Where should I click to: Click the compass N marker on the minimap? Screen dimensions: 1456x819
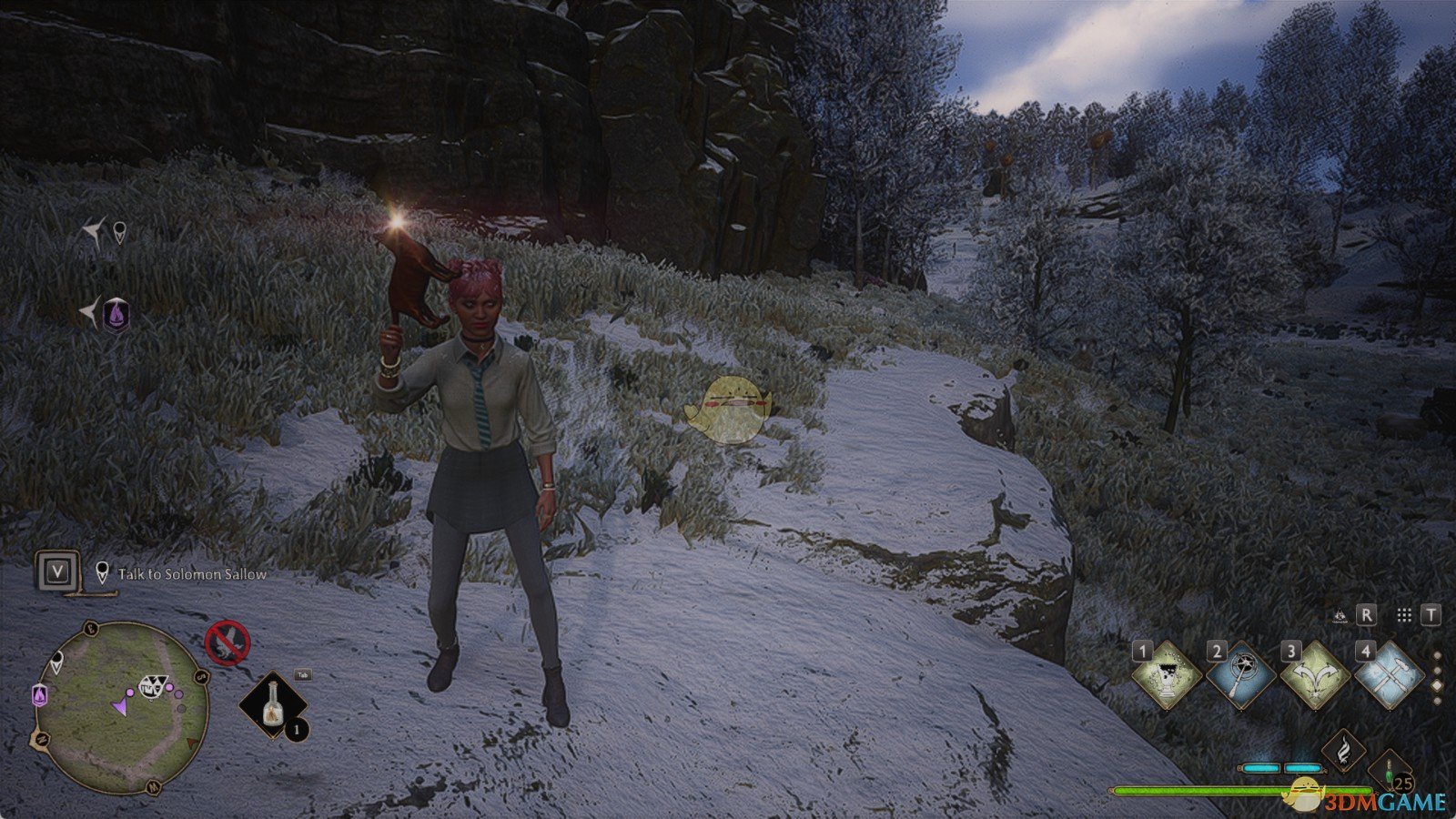click(41, 739)
